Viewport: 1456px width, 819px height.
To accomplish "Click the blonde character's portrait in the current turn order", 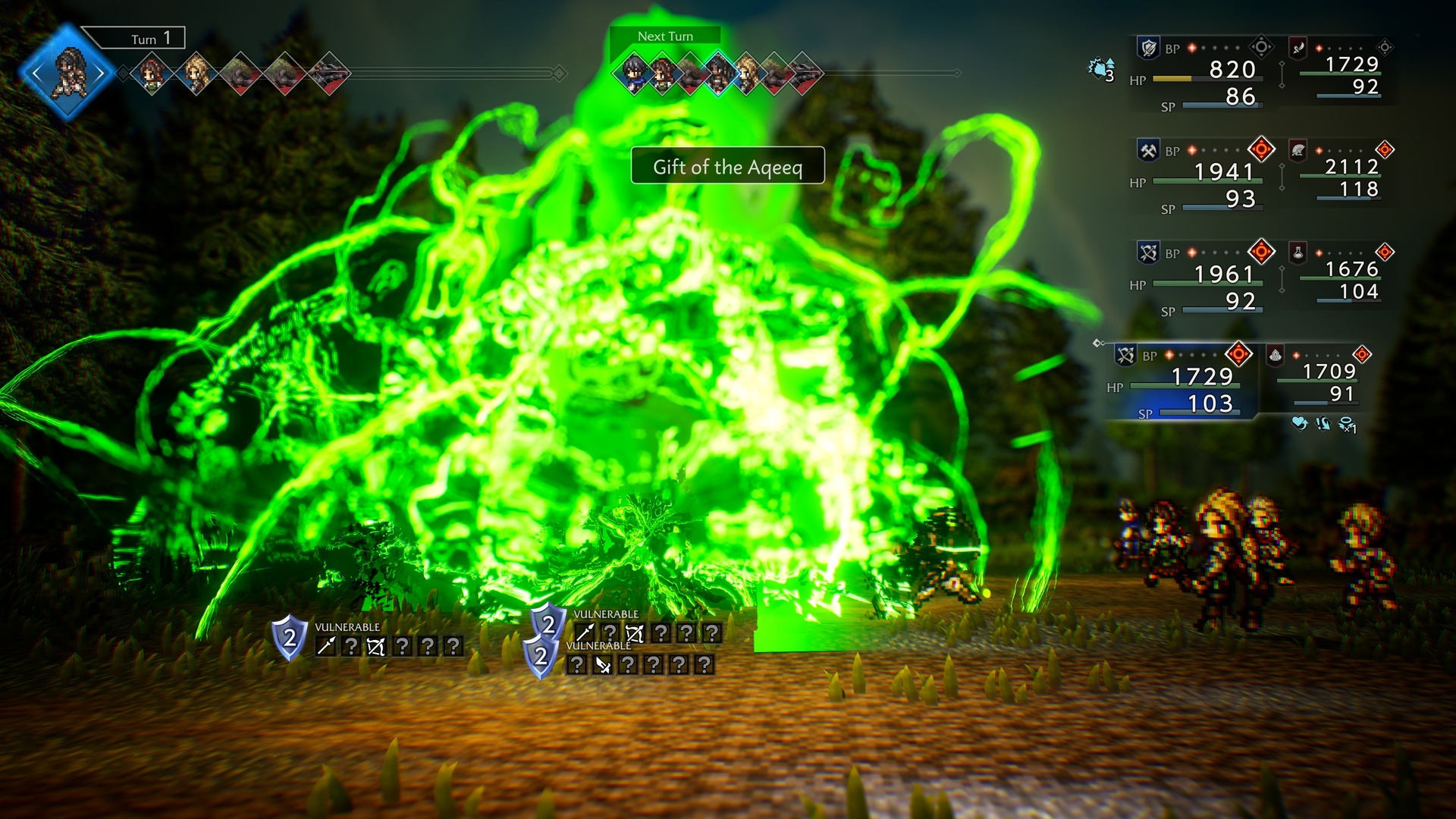I will pyautogui.click(x=196, y=74).
